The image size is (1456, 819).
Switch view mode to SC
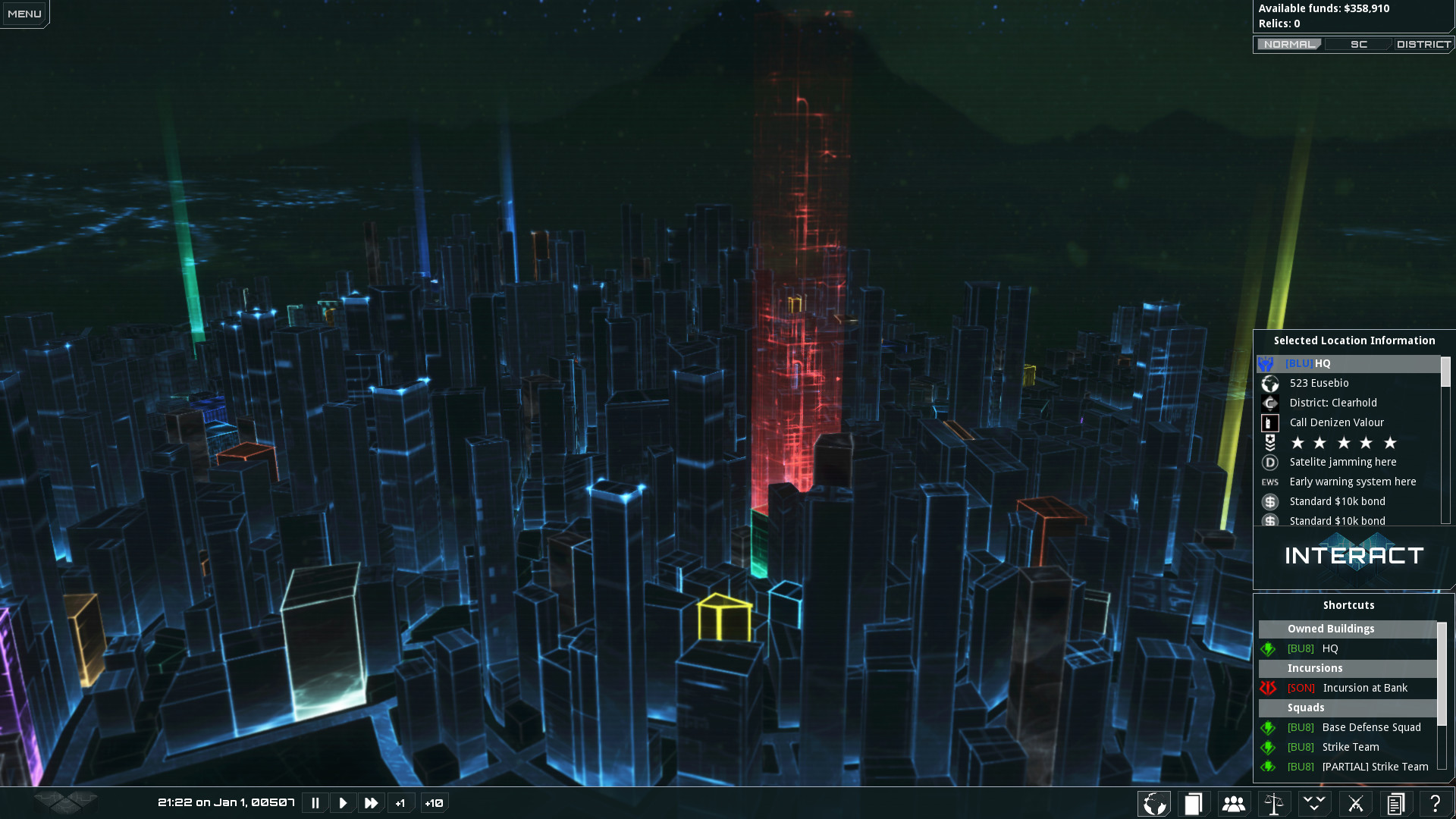[x=1358, y=44]
